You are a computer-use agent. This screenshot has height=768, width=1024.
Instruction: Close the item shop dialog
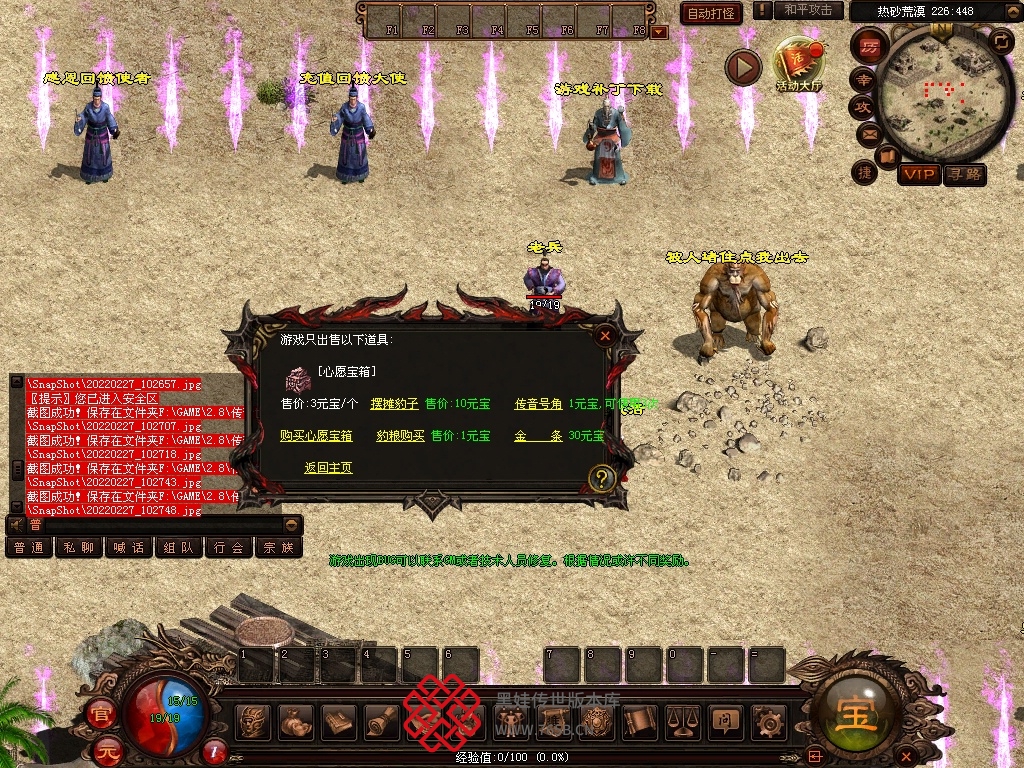coord(605,336)
